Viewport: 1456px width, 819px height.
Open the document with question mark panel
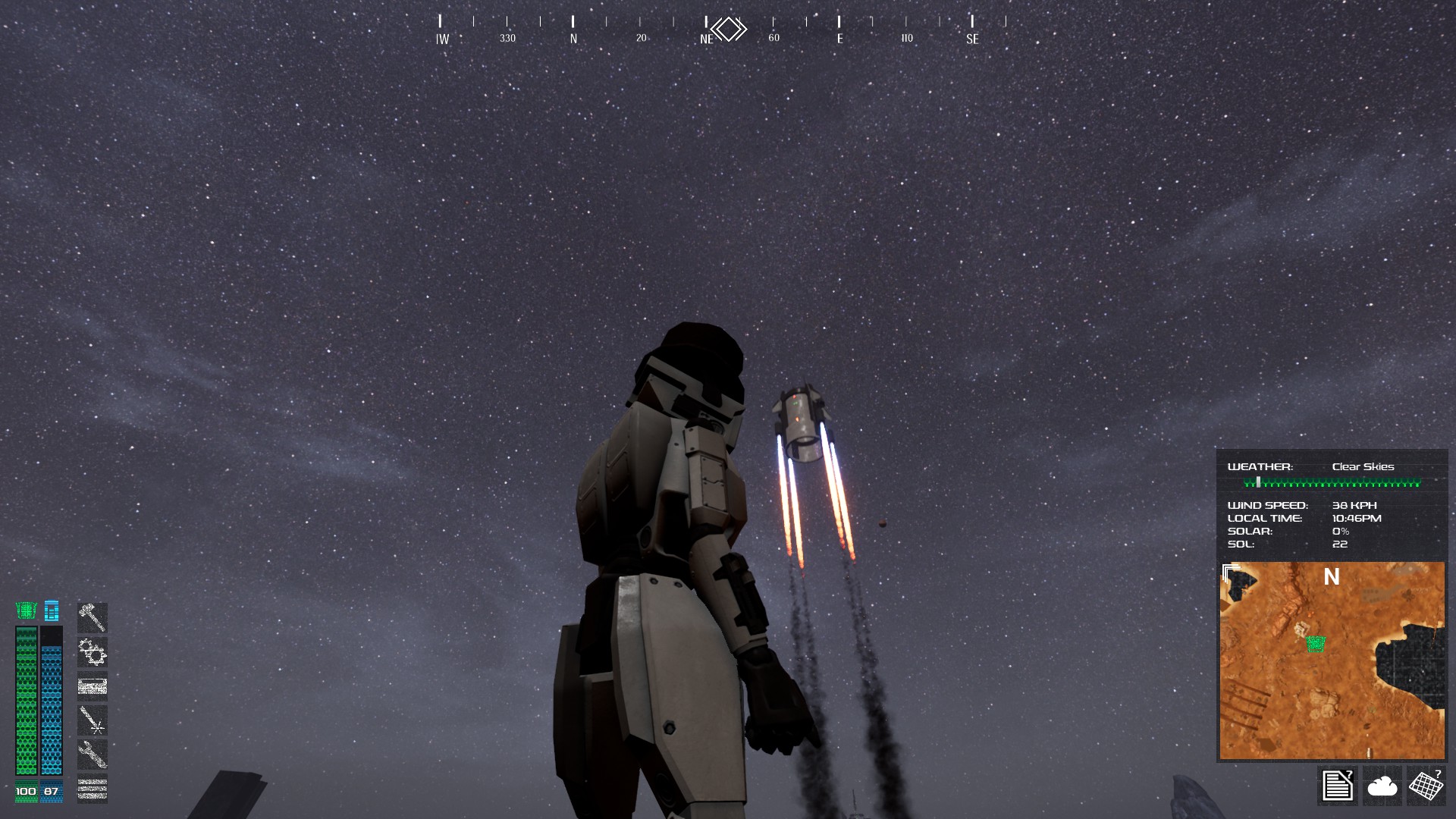pyautogui.click(x=1338, y=785)
